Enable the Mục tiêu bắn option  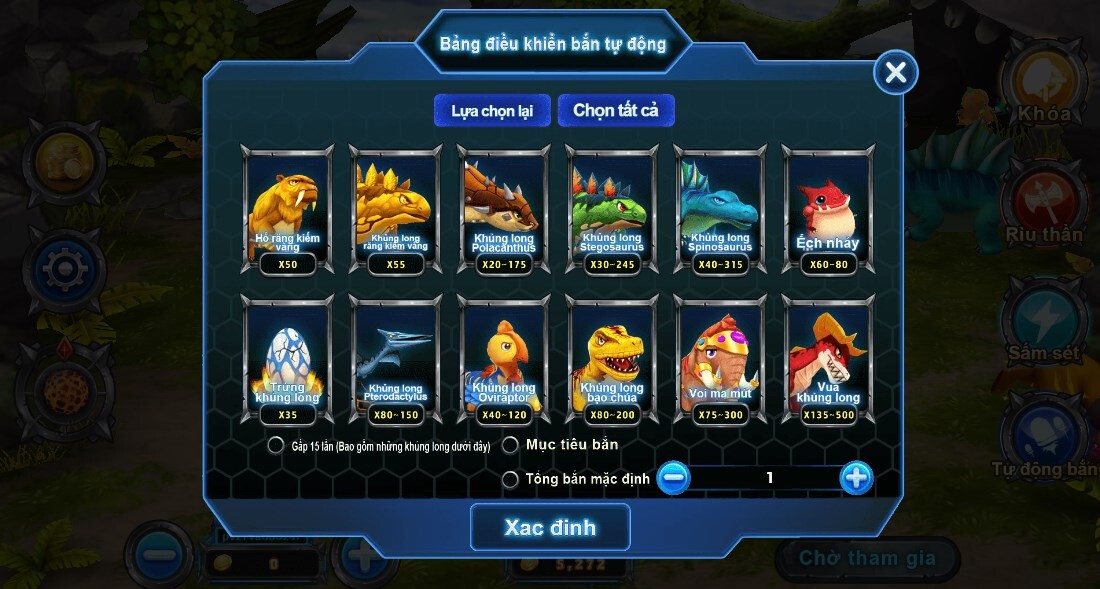point(510,445)
